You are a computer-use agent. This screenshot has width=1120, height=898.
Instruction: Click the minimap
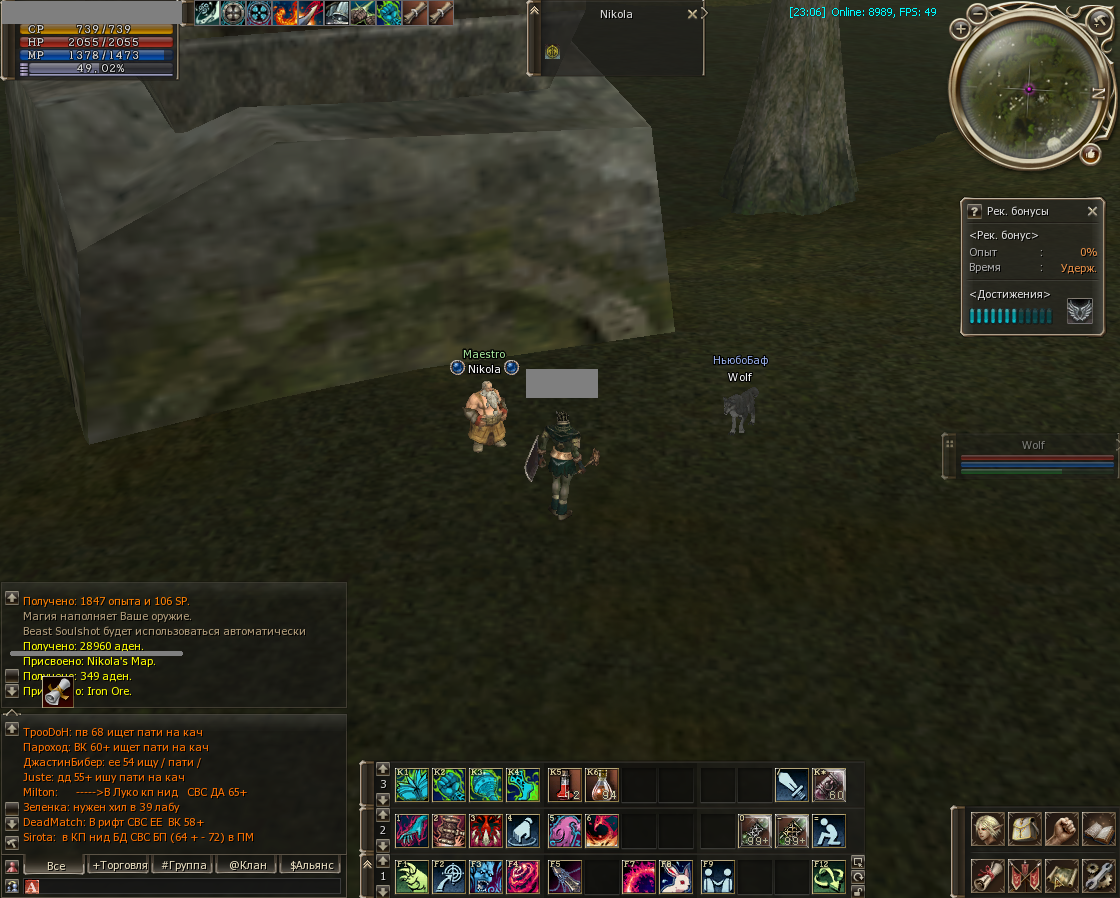click(x=1027, y=89)
